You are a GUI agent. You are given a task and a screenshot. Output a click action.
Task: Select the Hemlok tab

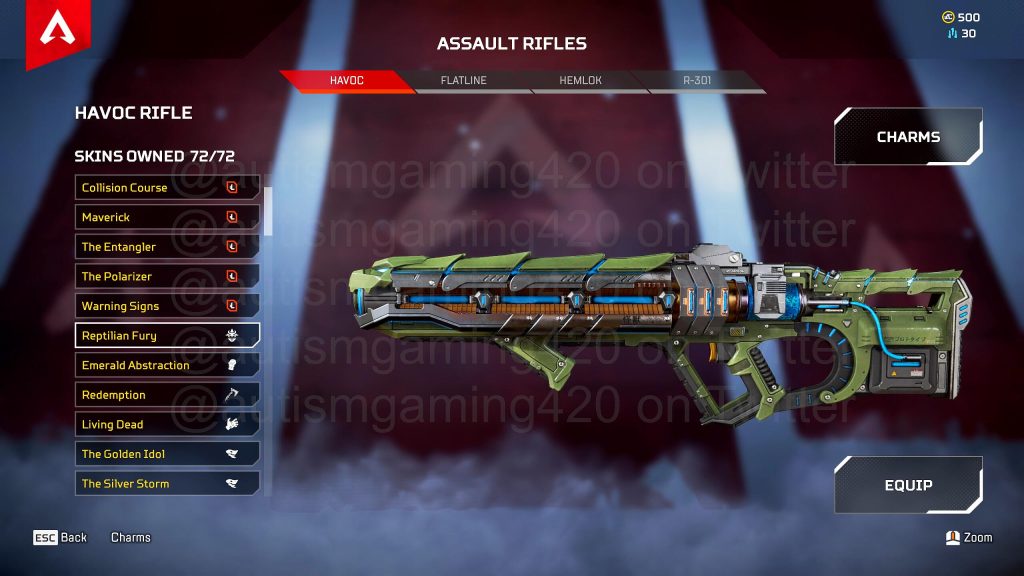(x=581, y=81)
